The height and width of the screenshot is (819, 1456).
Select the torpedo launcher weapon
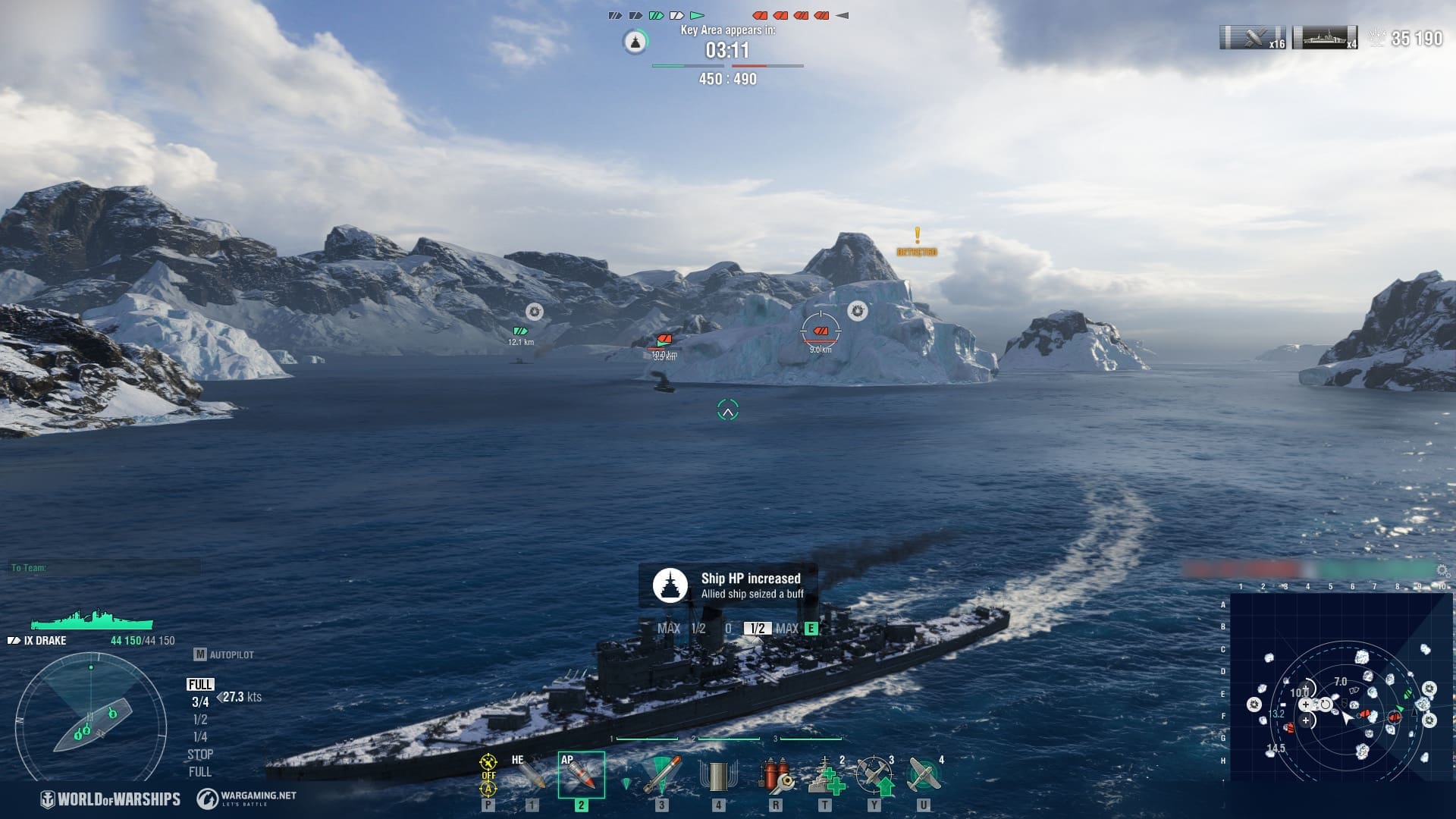661,775
